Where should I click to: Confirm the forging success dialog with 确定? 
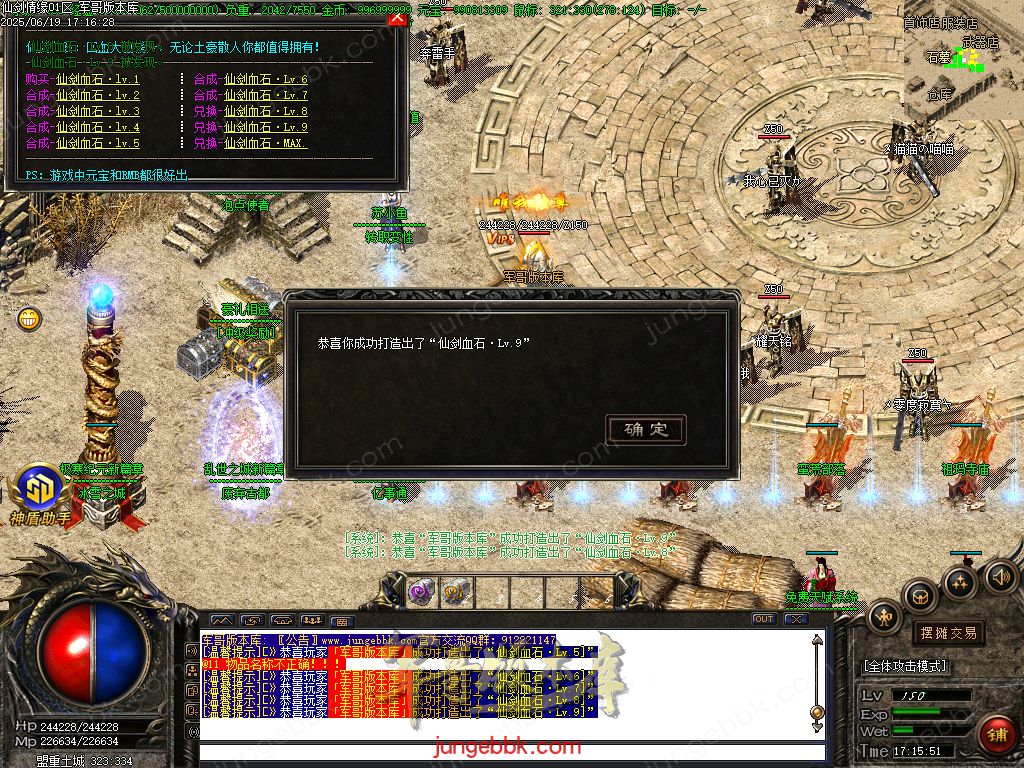(x=646, y=430)
